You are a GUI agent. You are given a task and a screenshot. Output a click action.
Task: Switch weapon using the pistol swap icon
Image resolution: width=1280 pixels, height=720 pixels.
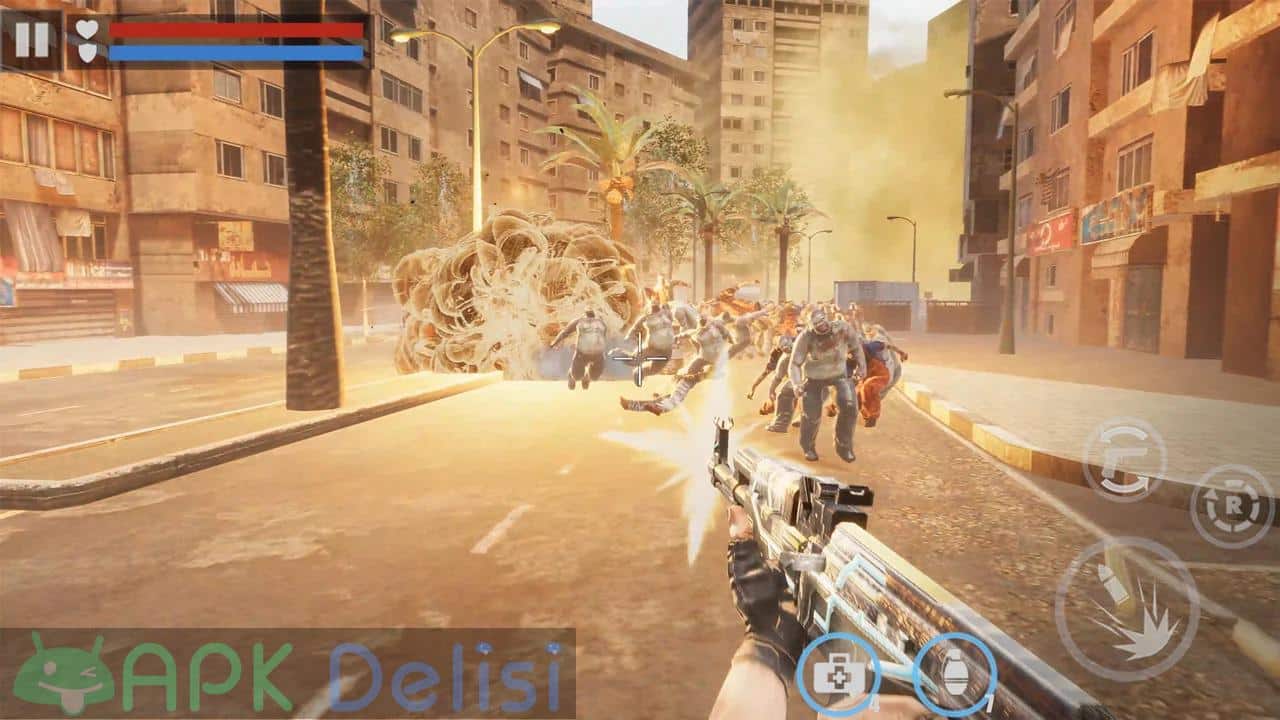pos(1124,459)
